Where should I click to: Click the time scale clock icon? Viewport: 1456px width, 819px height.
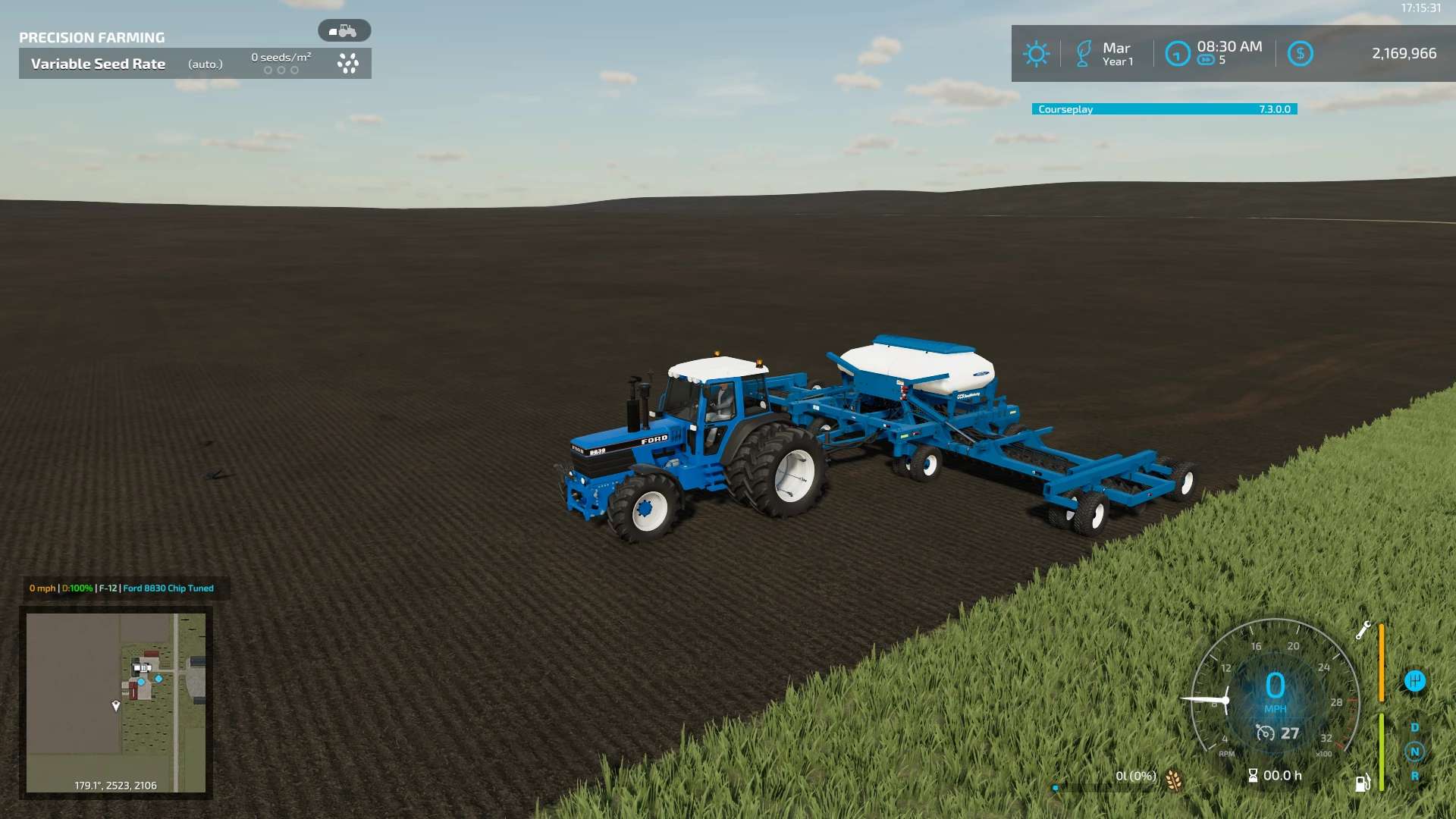[1178, 53]
